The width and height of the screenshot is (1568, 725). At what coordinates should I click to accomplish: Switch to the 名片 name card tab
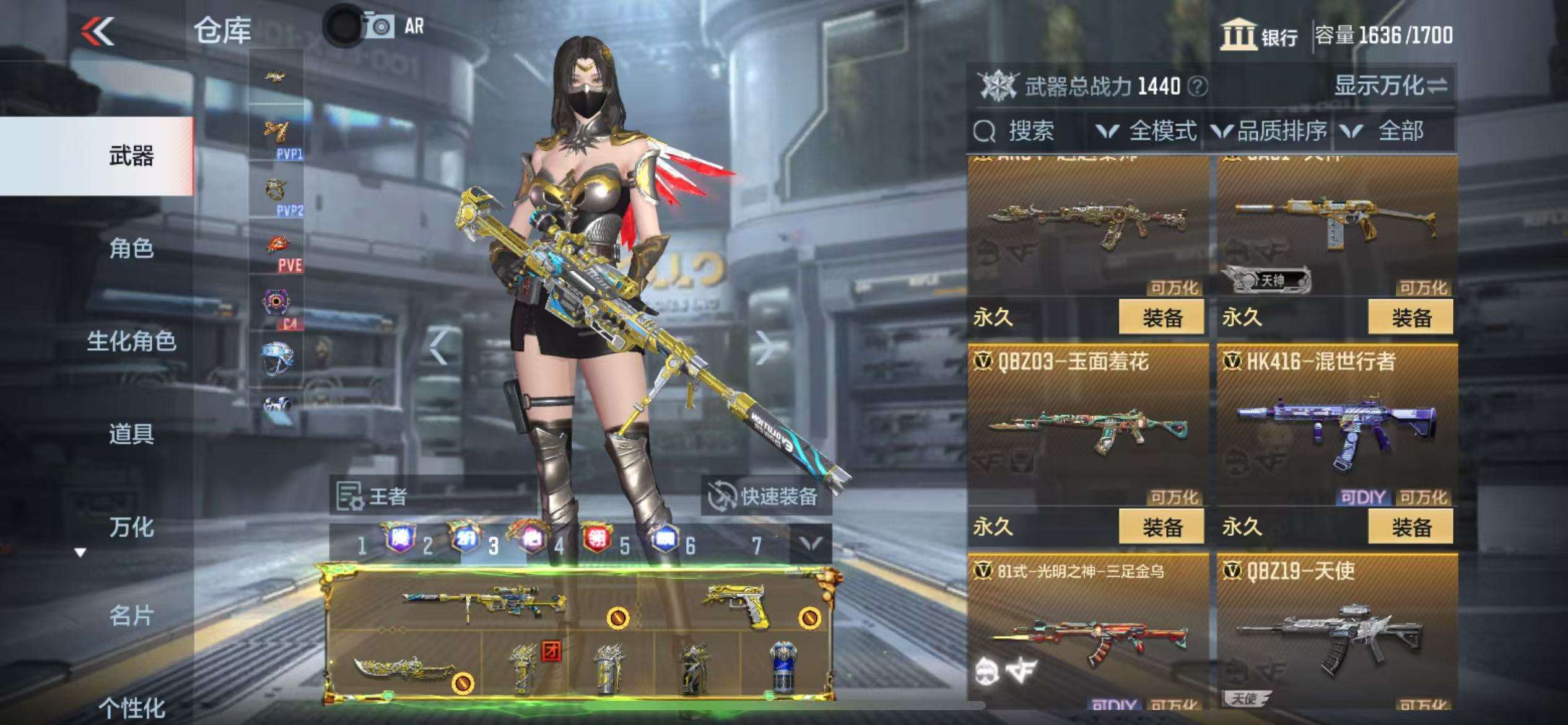(x=131, y=616)
